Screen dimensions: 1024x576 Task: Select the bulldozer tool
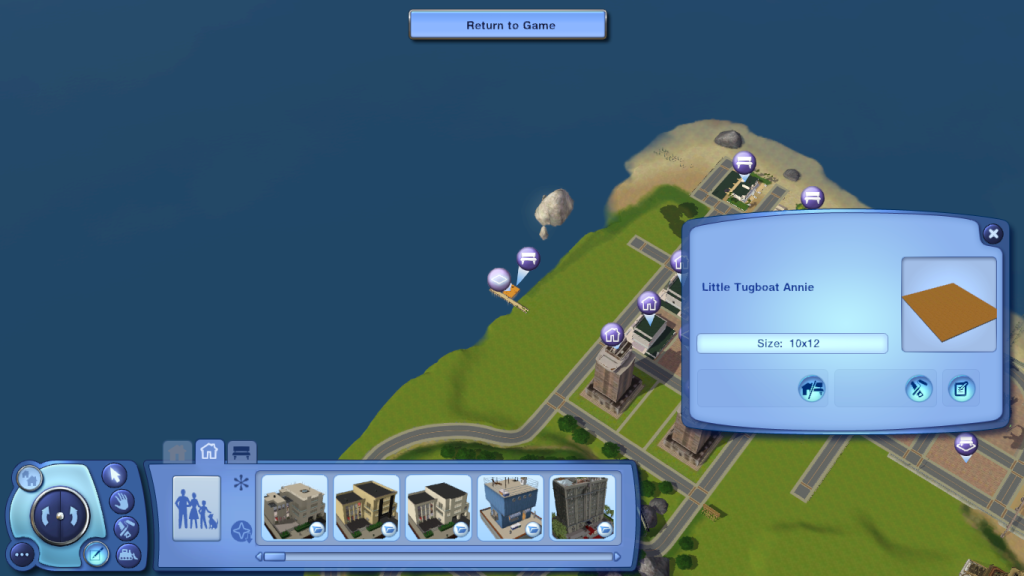click(x=129, y=554)
